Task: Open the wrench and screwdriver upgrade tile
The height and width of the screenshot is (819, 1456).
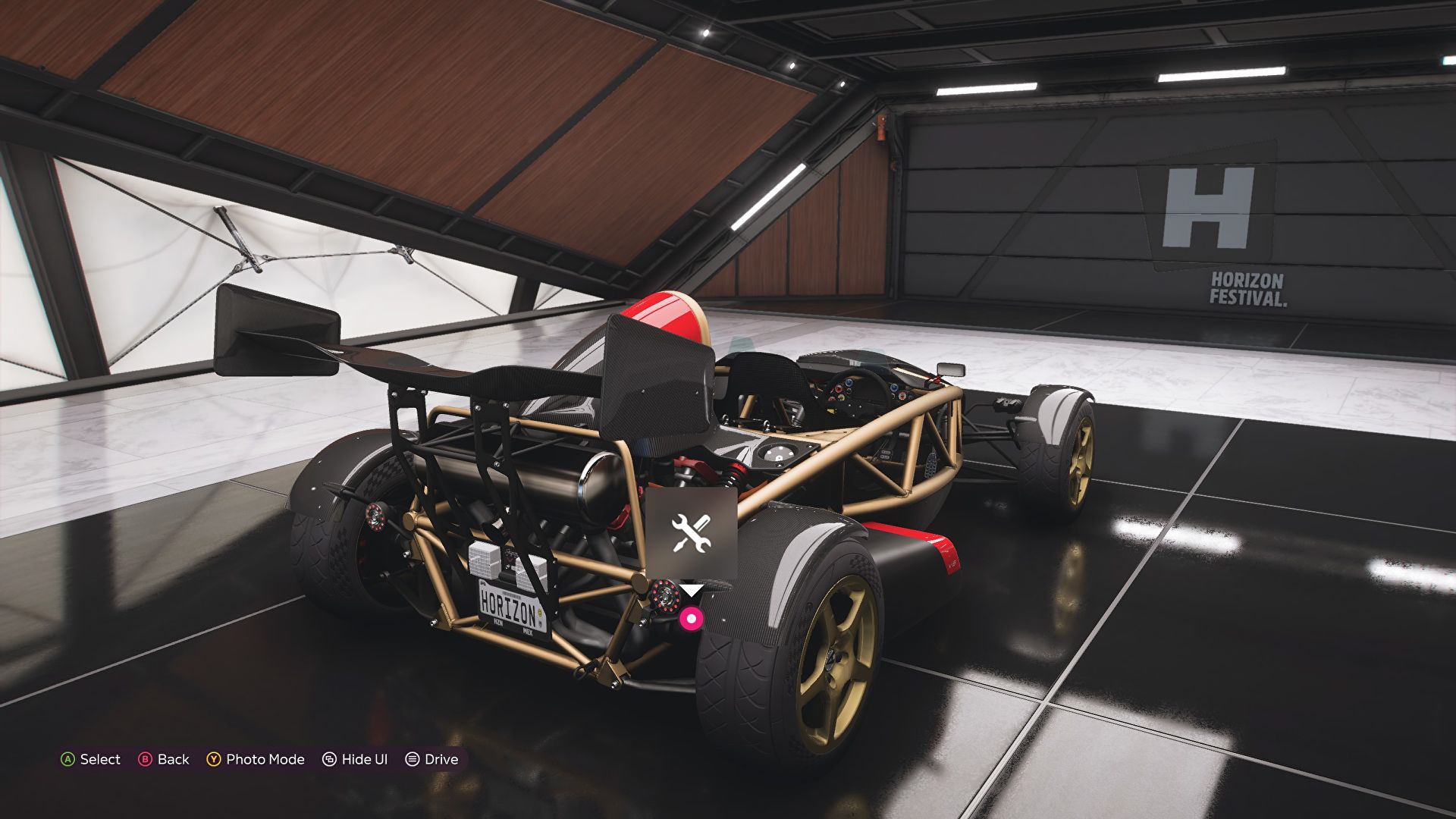Action: click(691, 532)
